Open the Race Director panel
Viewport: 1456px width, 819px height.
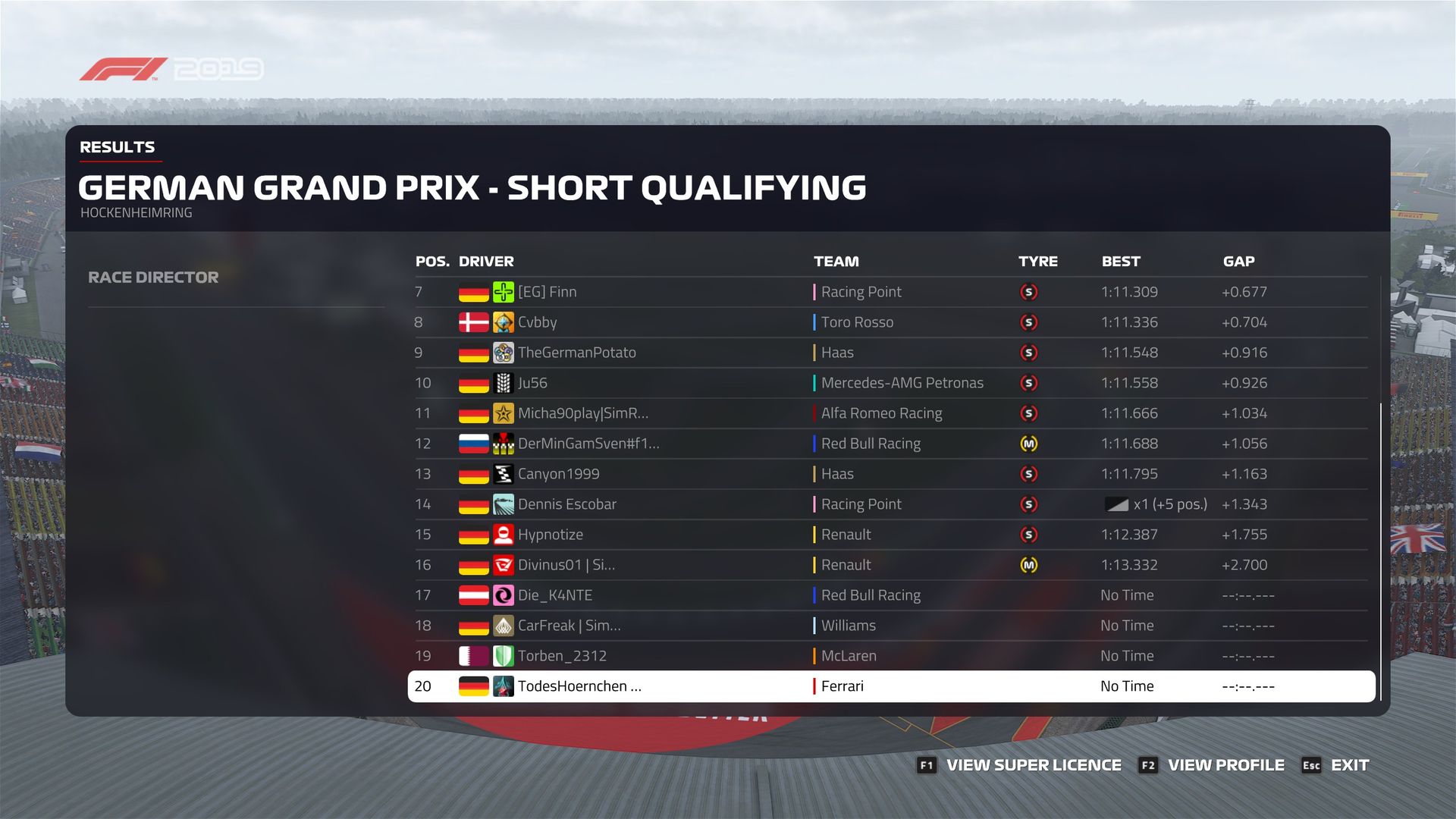[153, 278]
